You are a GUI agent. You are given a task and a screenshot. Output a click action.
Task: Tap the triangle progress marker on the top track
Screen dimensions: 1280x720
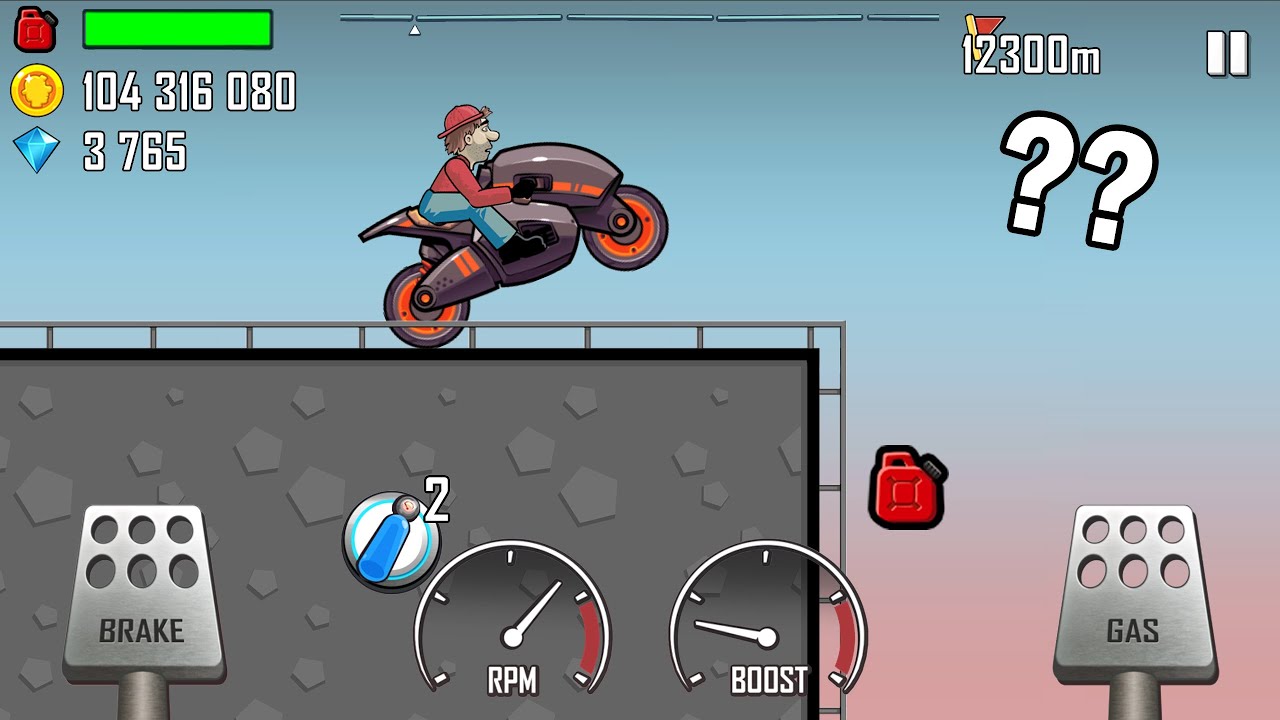pyautogui.click(x=414, y=28)
